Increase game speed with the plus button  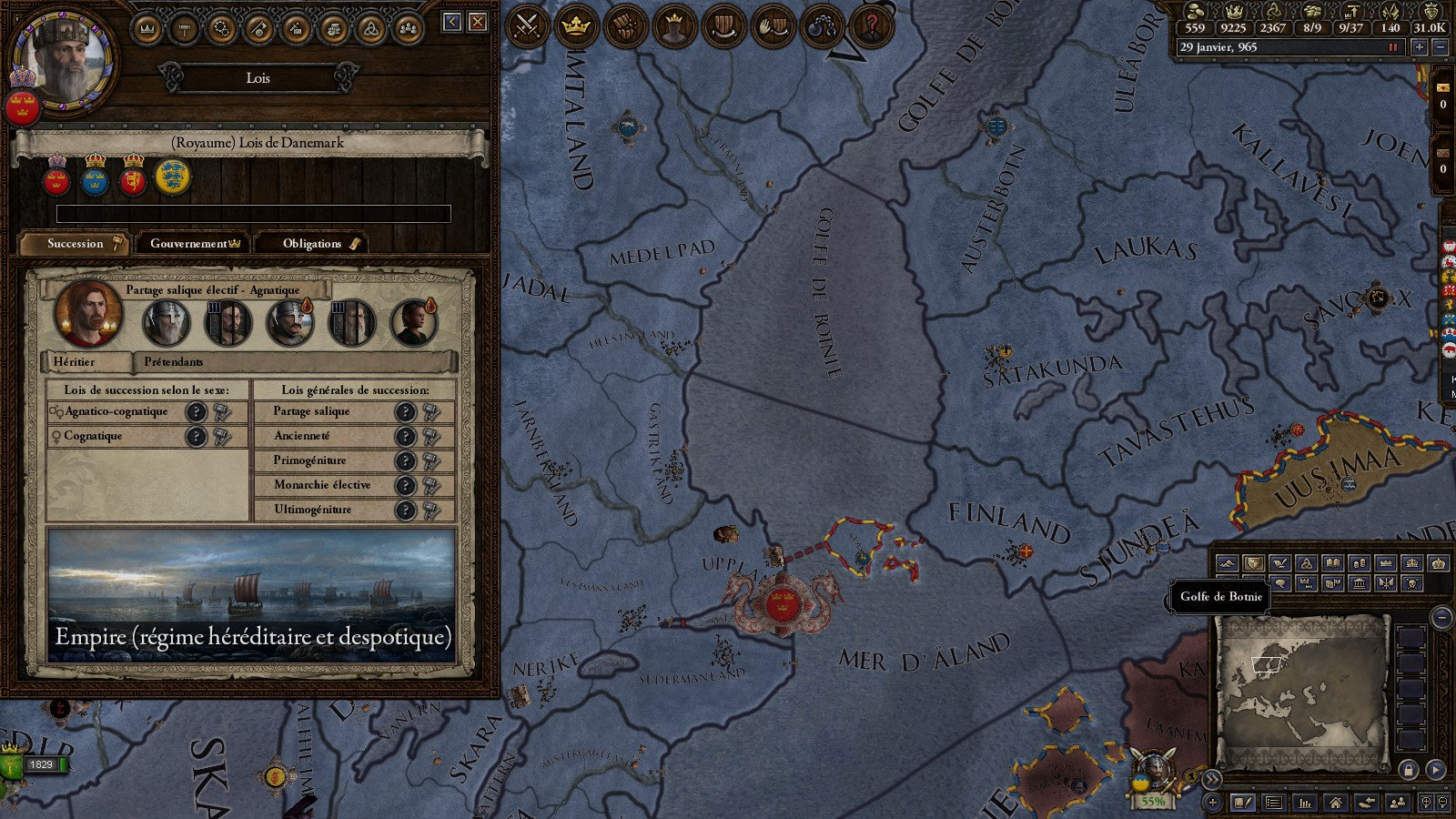pyautogui.click(x=1419, y=47)
